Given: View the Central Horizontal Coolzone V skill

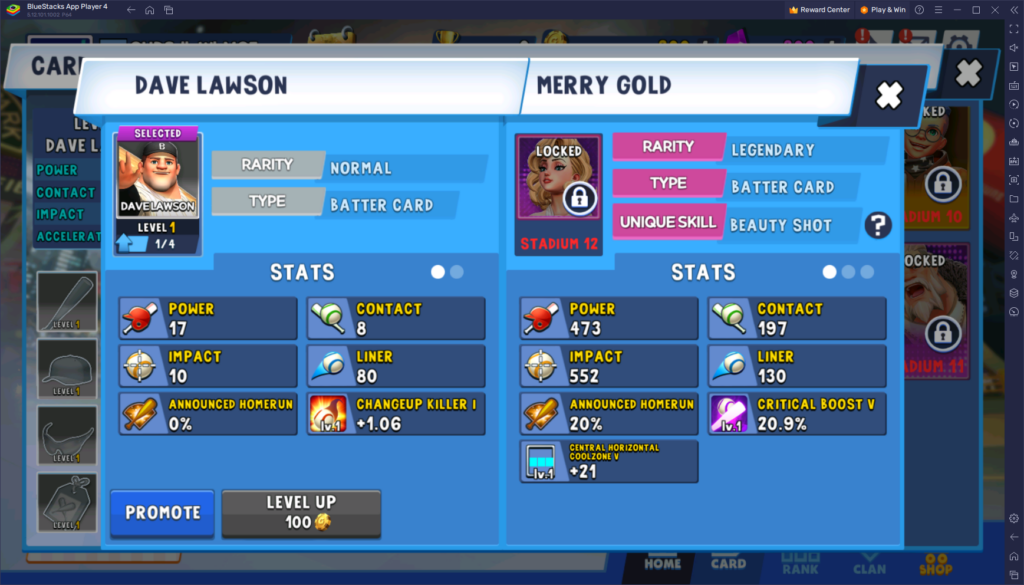Looking at the screenshot, I should tap(609, 461).
